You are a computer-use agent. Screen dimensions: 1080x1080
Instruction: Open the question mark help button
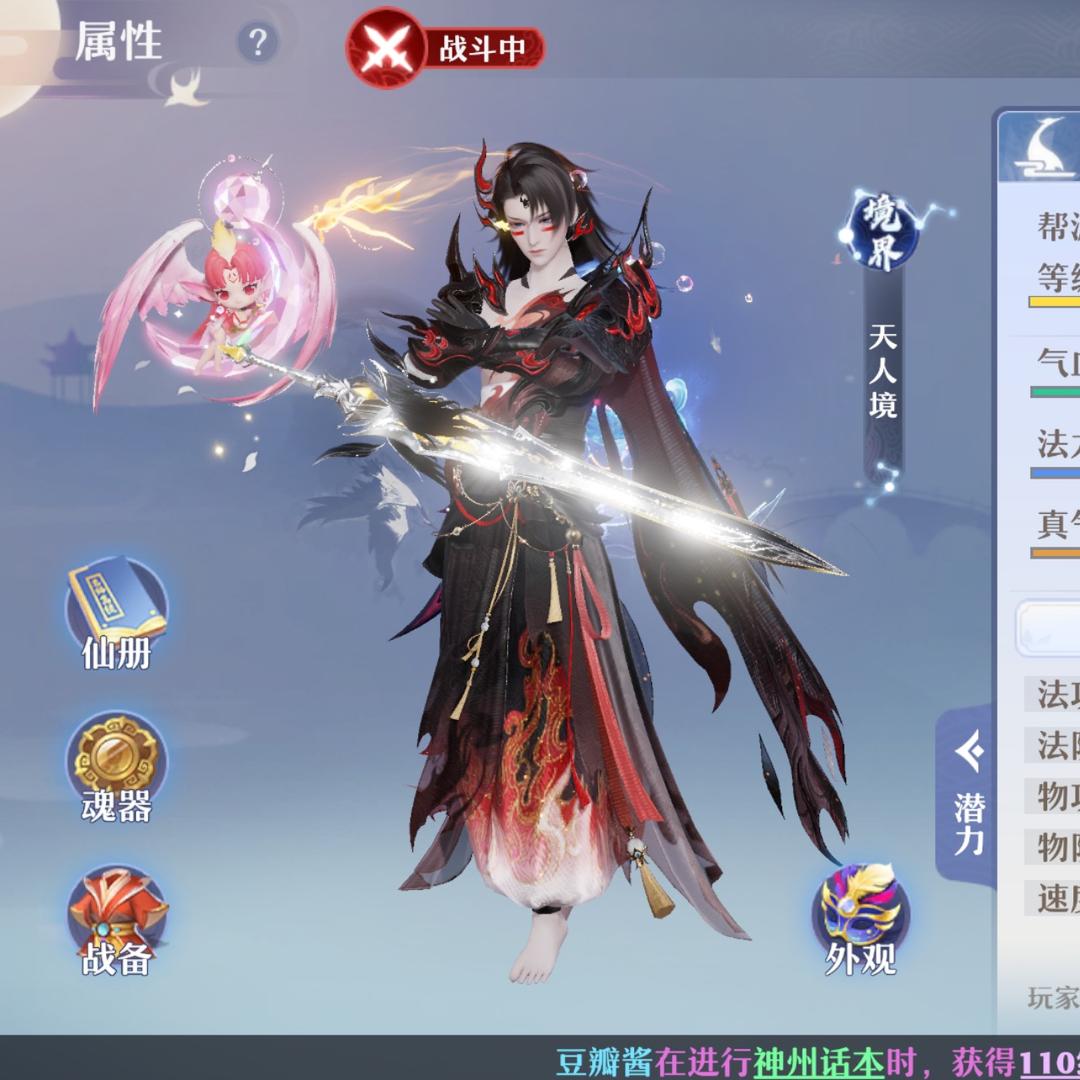point(258,43)
